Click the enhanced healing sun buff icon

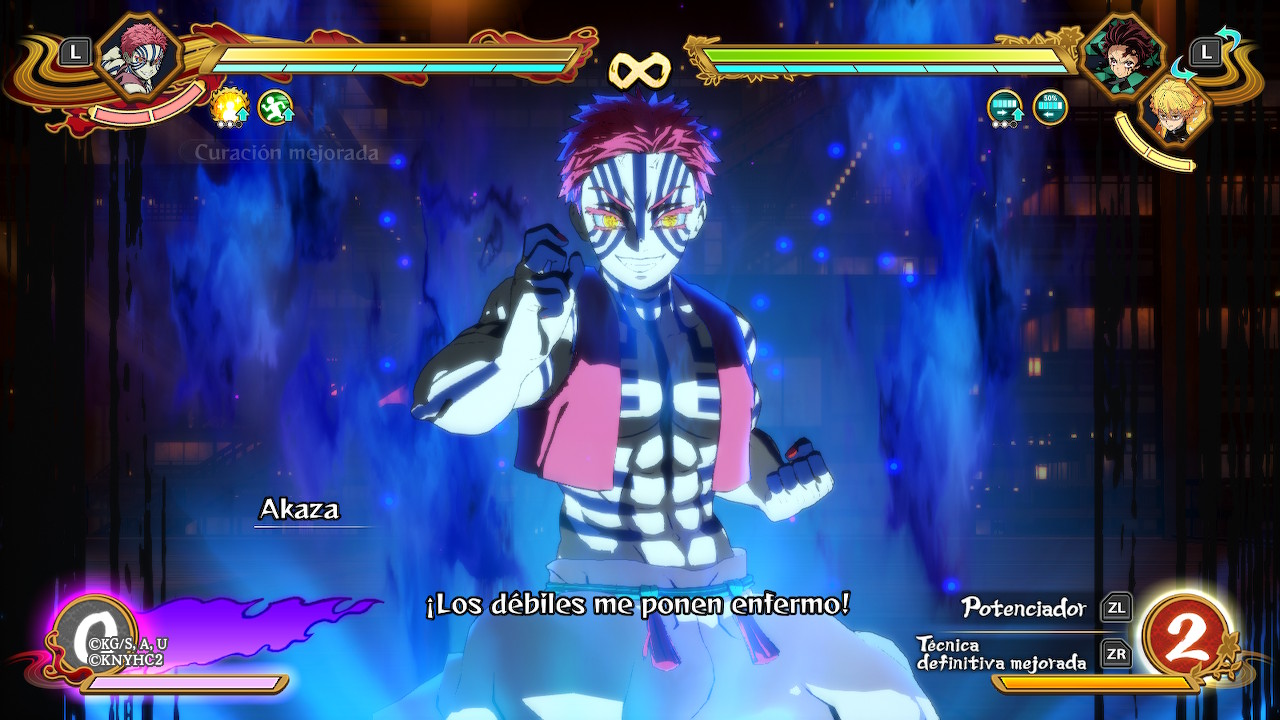[229, 107]
